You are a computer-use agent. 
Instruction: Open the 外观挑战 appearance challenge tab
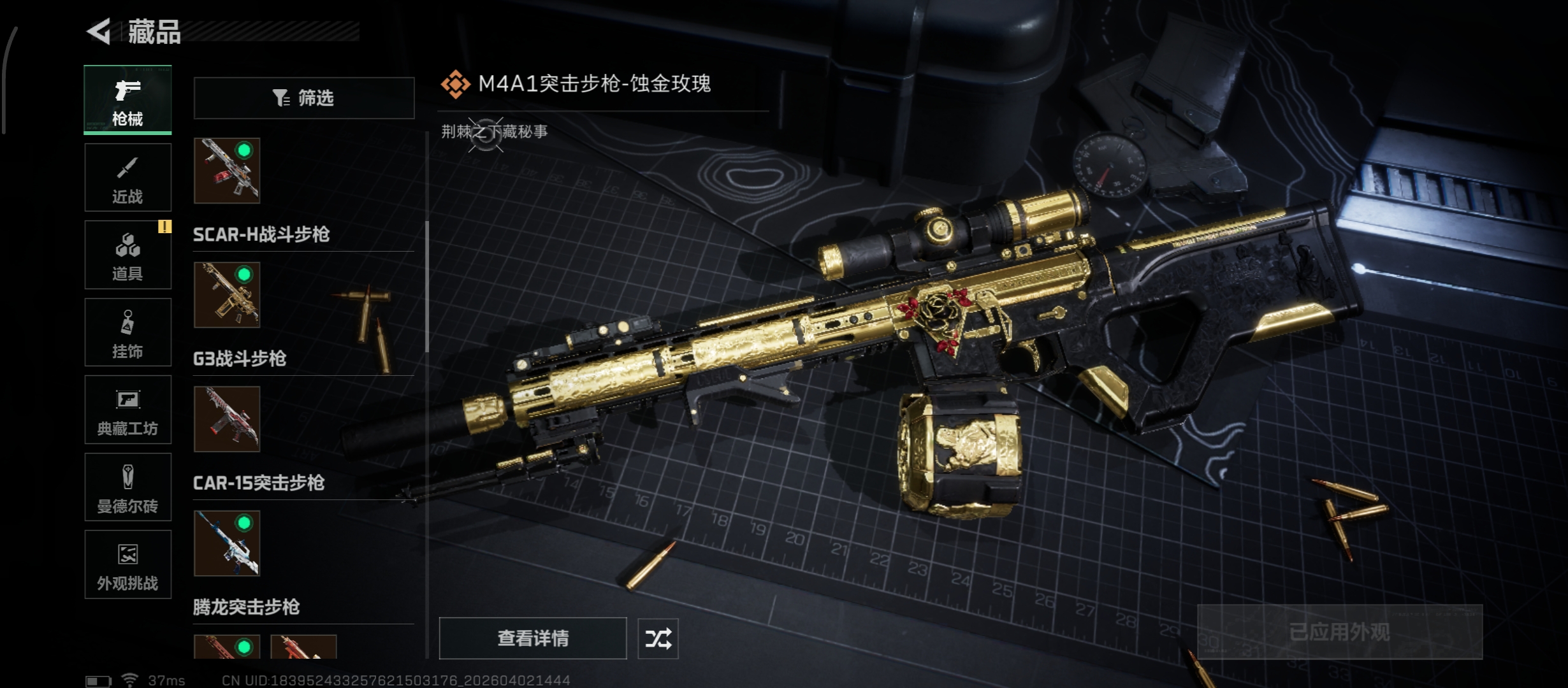point(127,564)
